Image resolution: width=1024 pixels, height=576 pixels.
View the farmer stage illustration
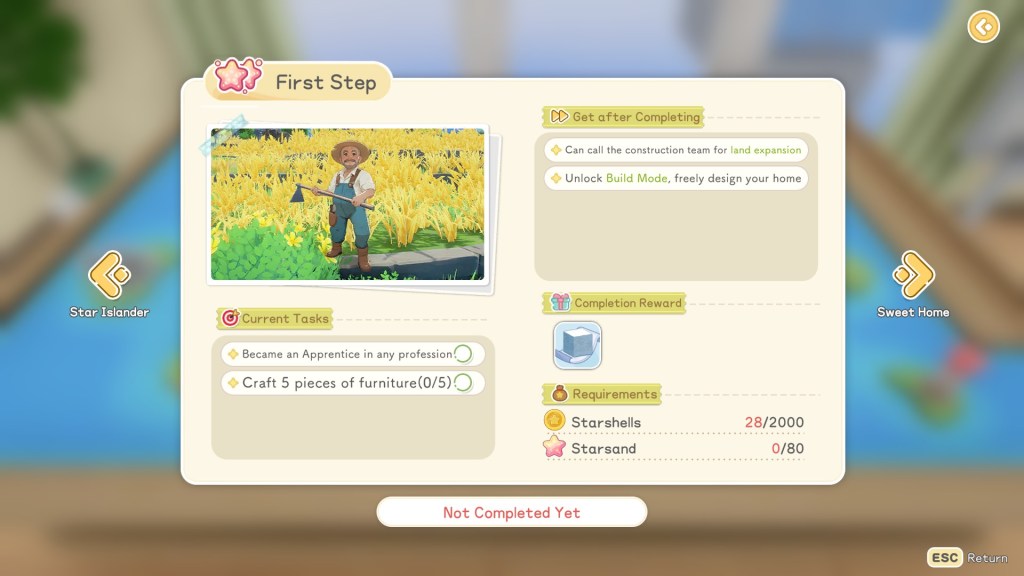pos(347,204)
